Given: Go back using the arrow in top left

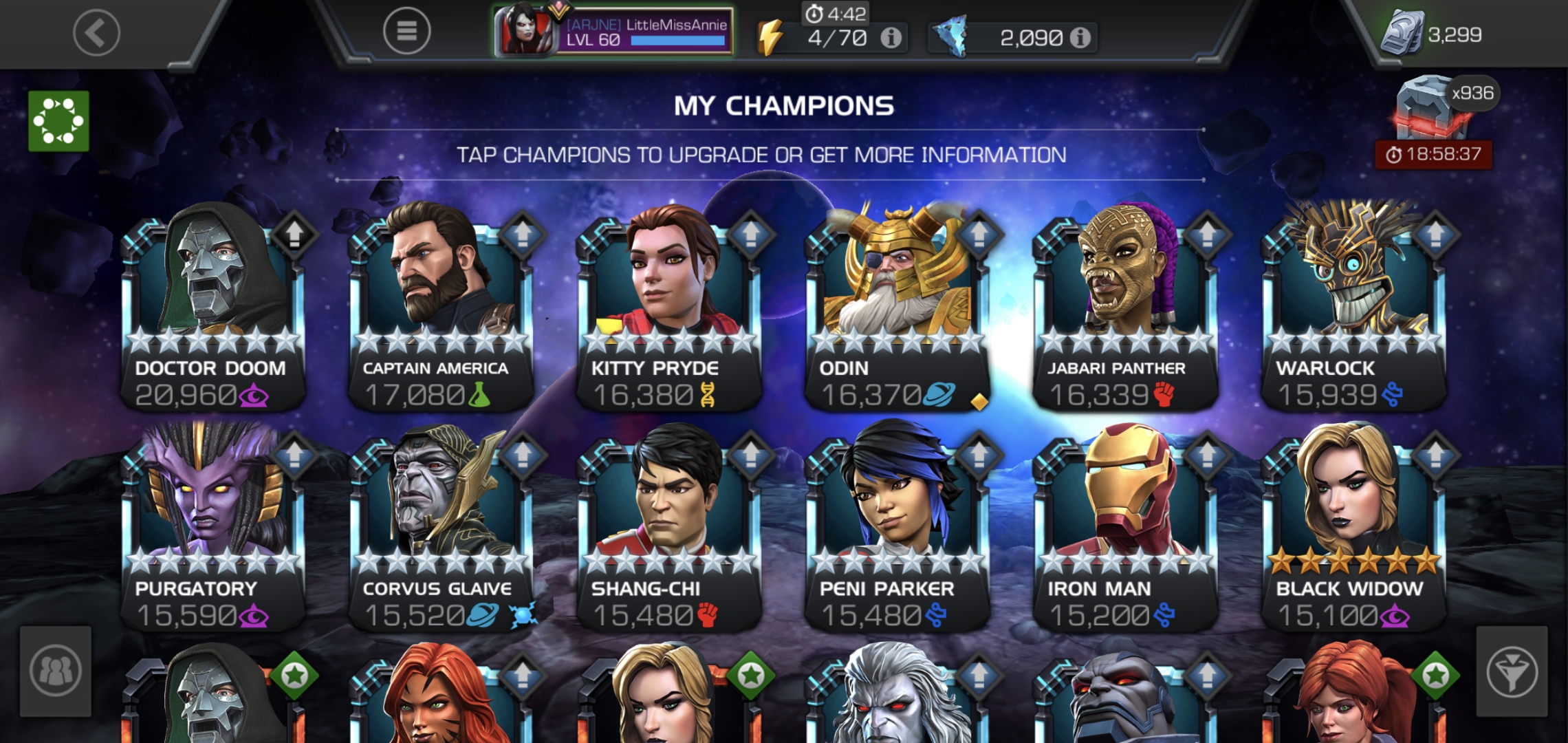Looking at the screenshot, I should tap(96, 33).
